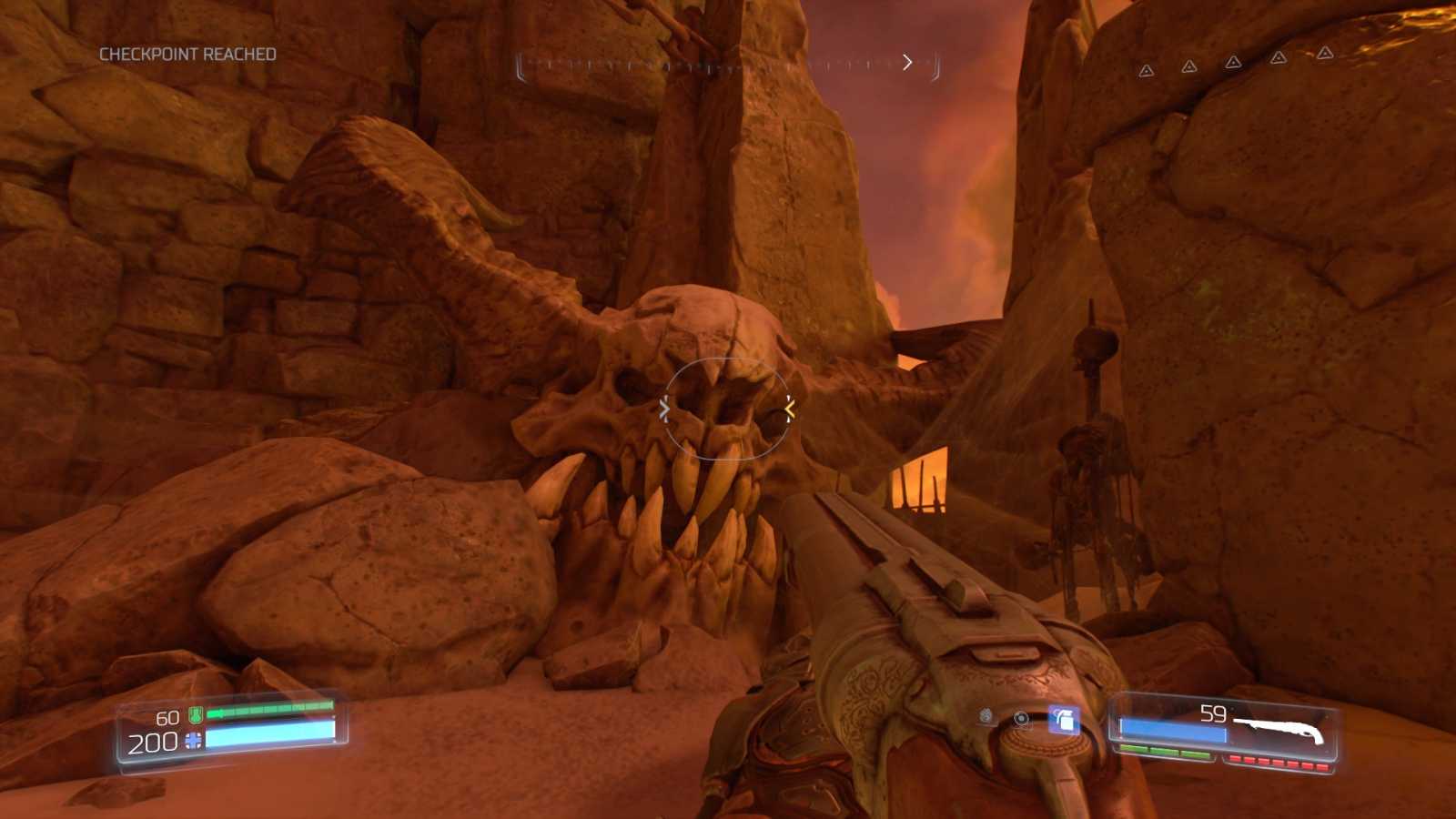Expand the compass waypoint chevron marker

(x=907, y=61)
